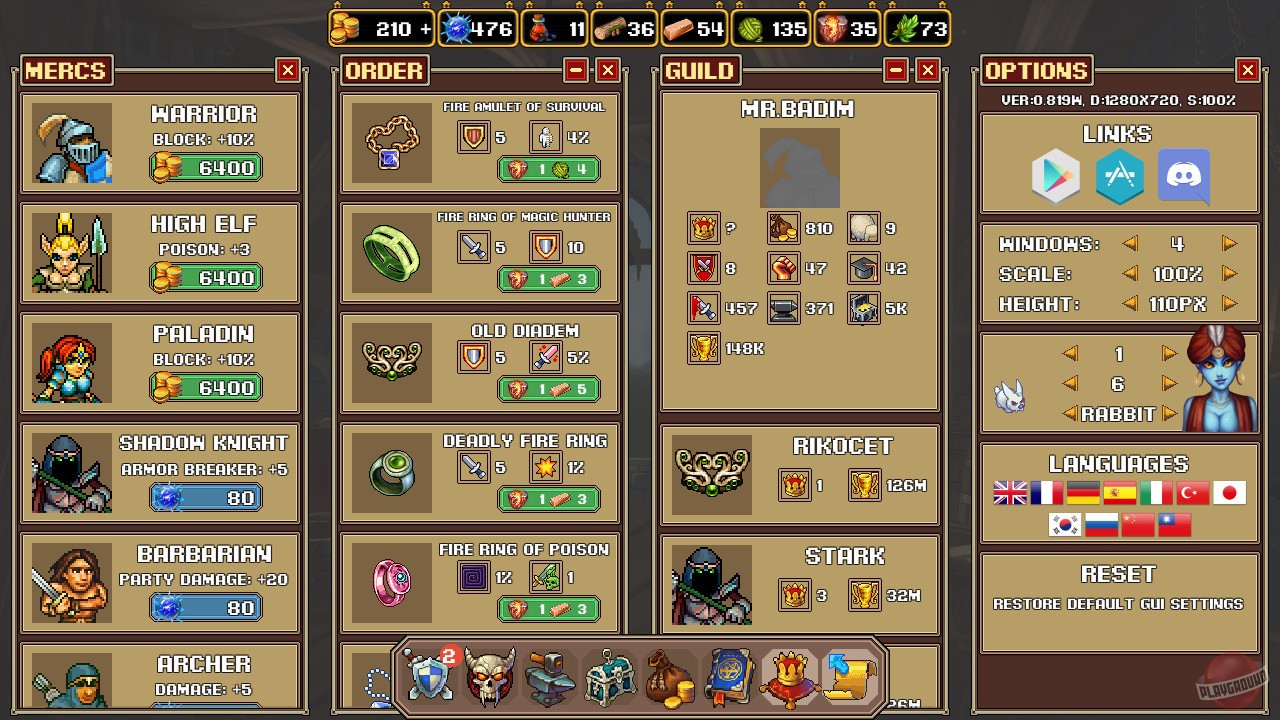
Task: Collapse the ORDER window
Action: 577,70
